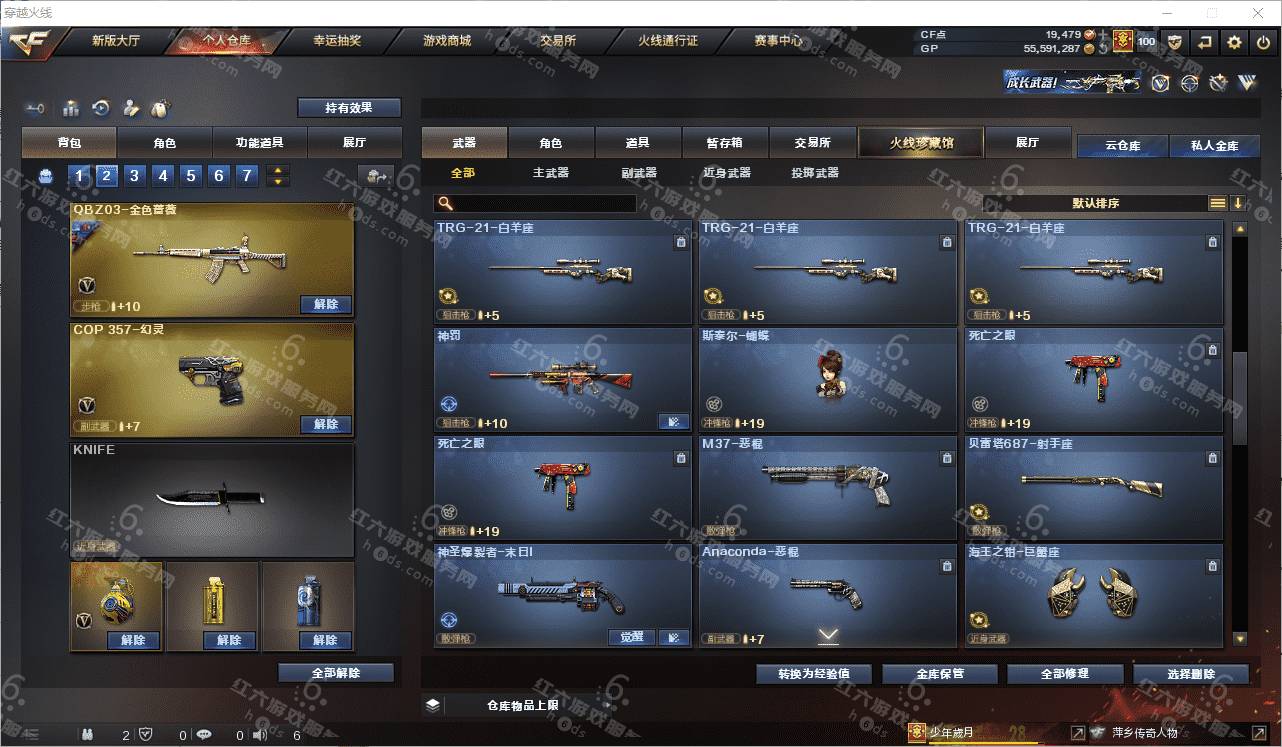Filter by 主武器 primary weapons
Image resolution: width=1282 pixels, height=747 pixels.
click(x=550, y=173)
